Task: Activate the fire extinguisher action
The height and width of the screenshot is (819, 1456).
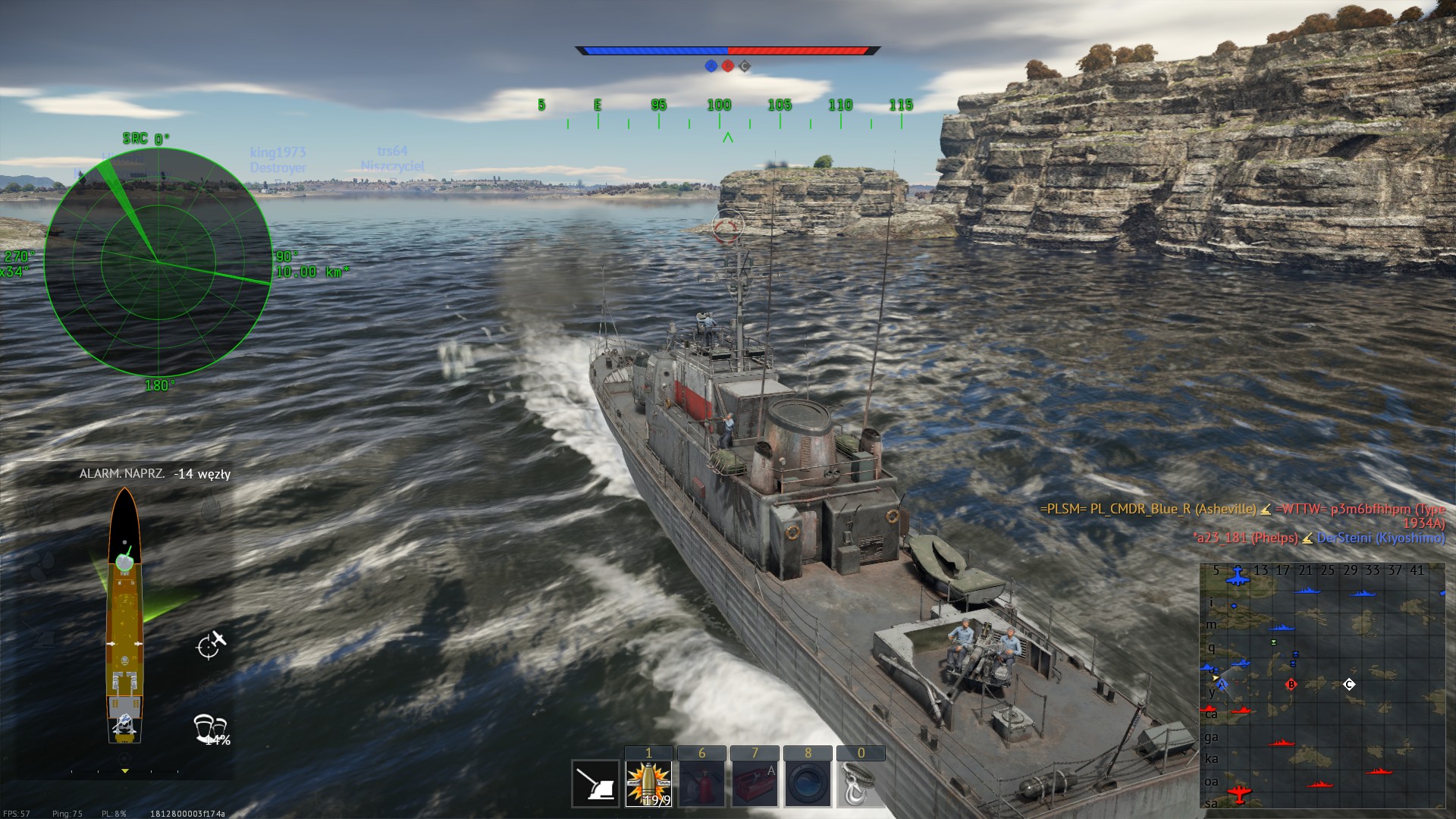Action: point(701,784)
